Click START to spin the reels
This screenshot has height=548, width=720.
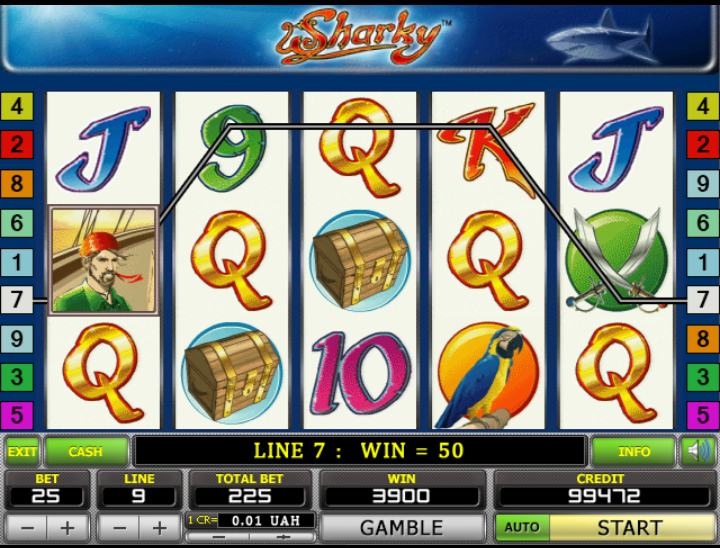[630, 527]
